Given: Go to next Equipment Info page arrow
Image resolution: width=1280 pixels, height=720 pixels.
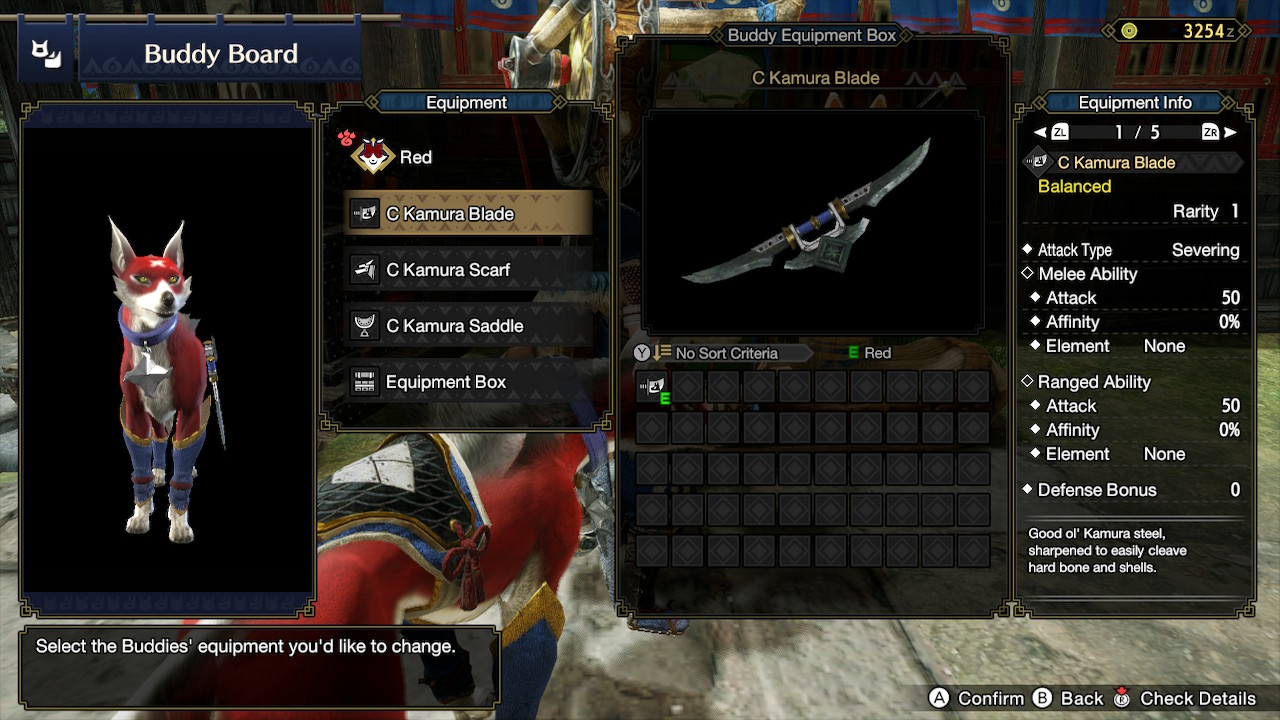Looking at the screenshot, I should coord(1230,132).
